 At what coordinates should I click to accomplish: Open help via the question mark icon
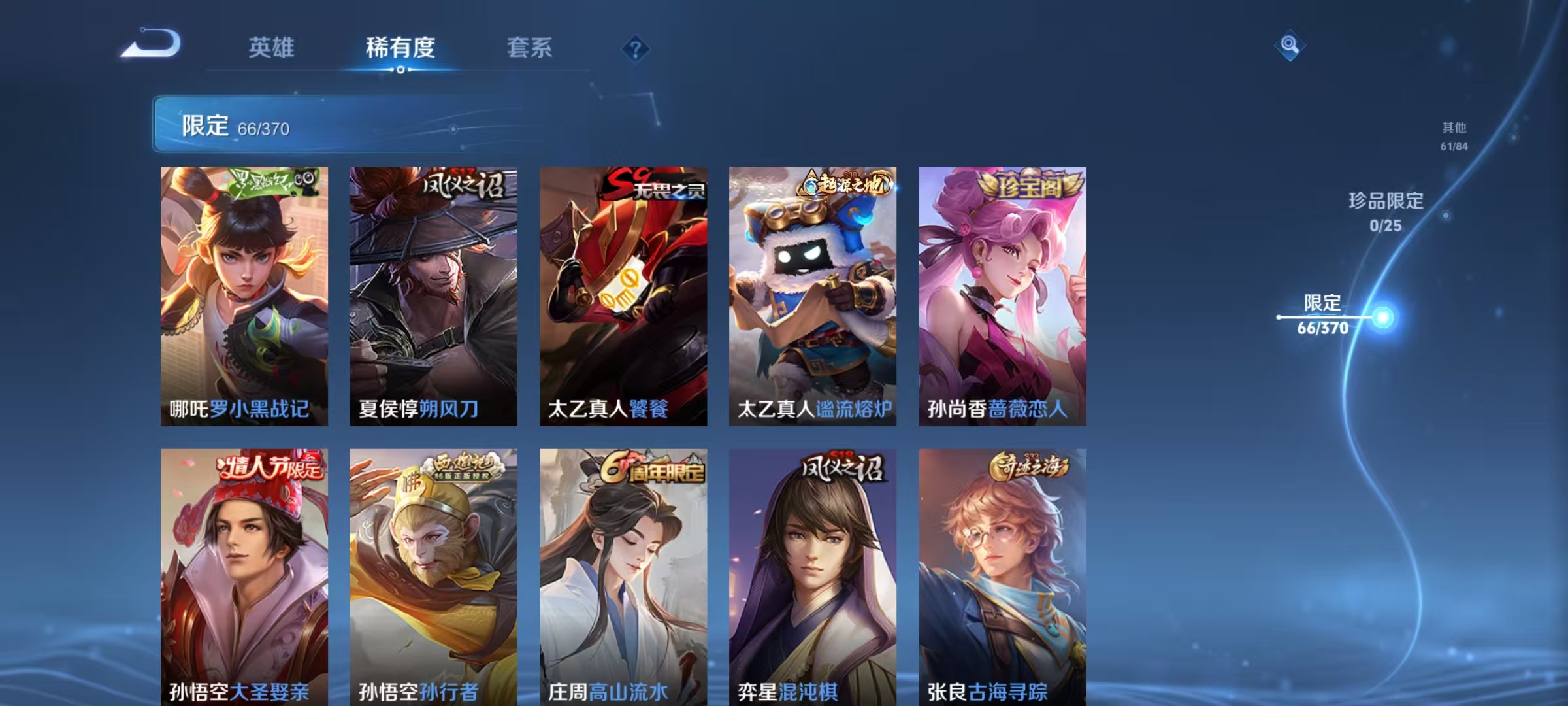636,49
